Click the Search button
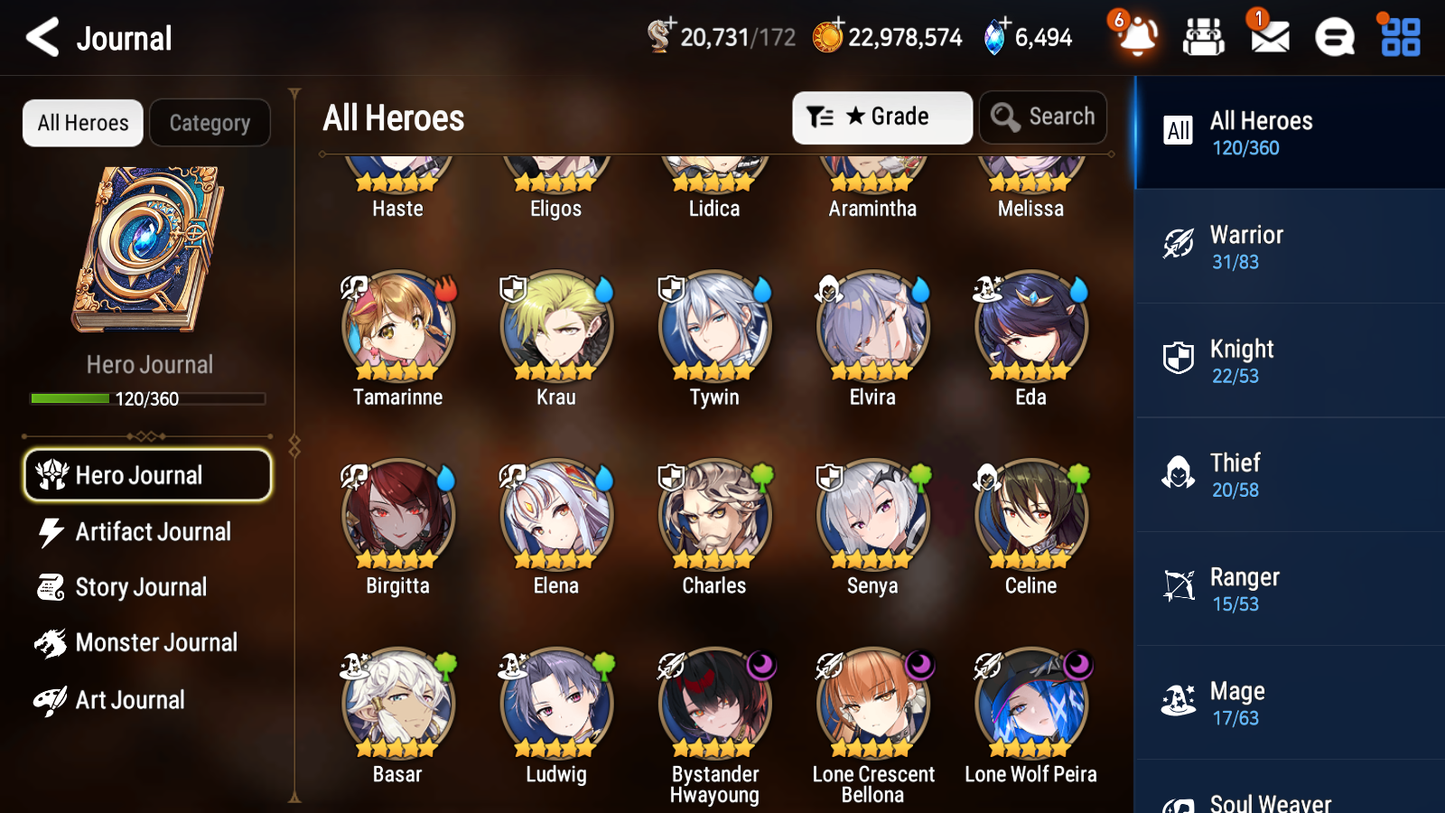1445x813 pixels. pos(1043,117)
